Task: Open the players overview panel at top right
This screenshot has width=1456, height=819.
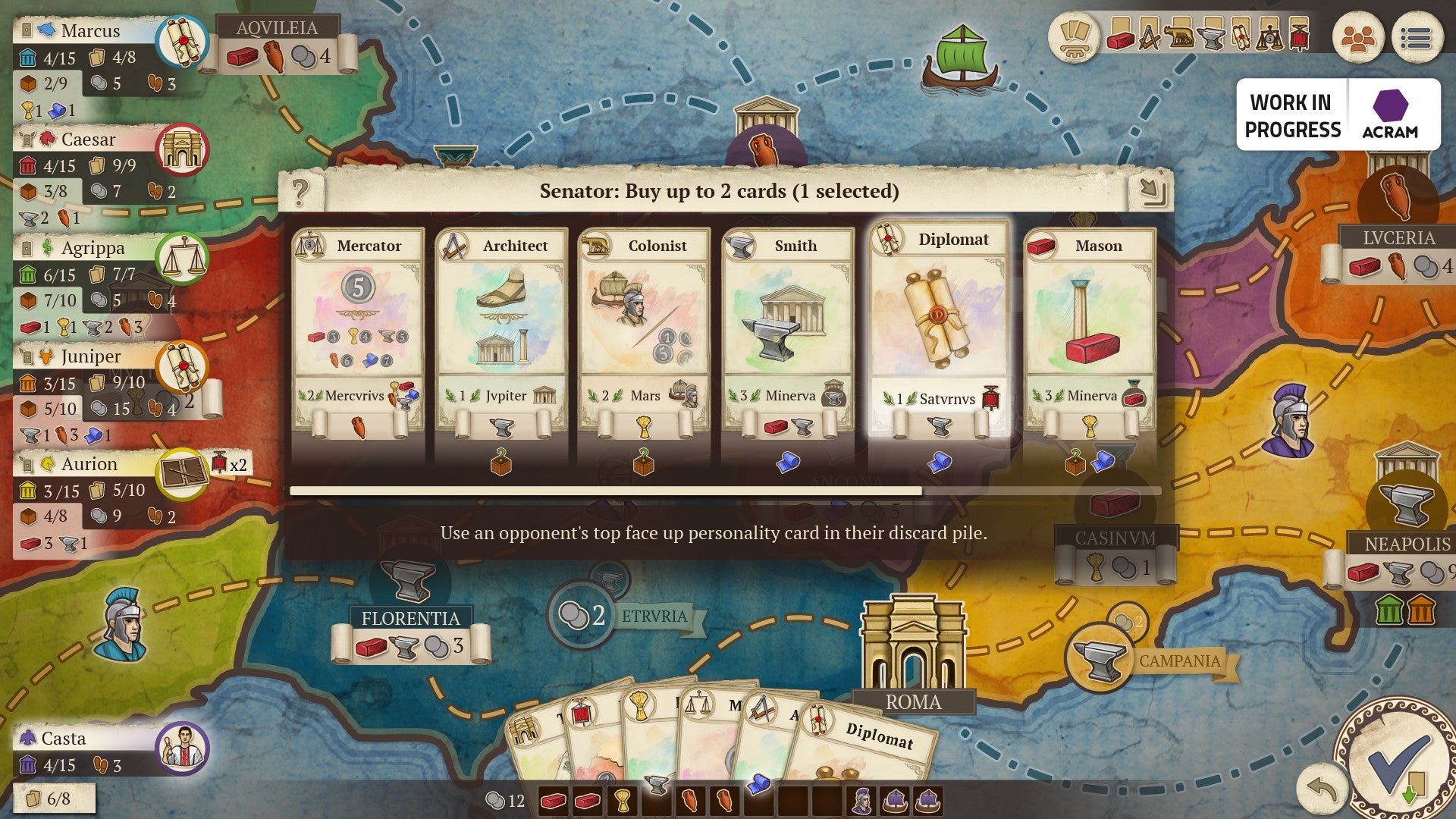Action: pos(1359,38)
